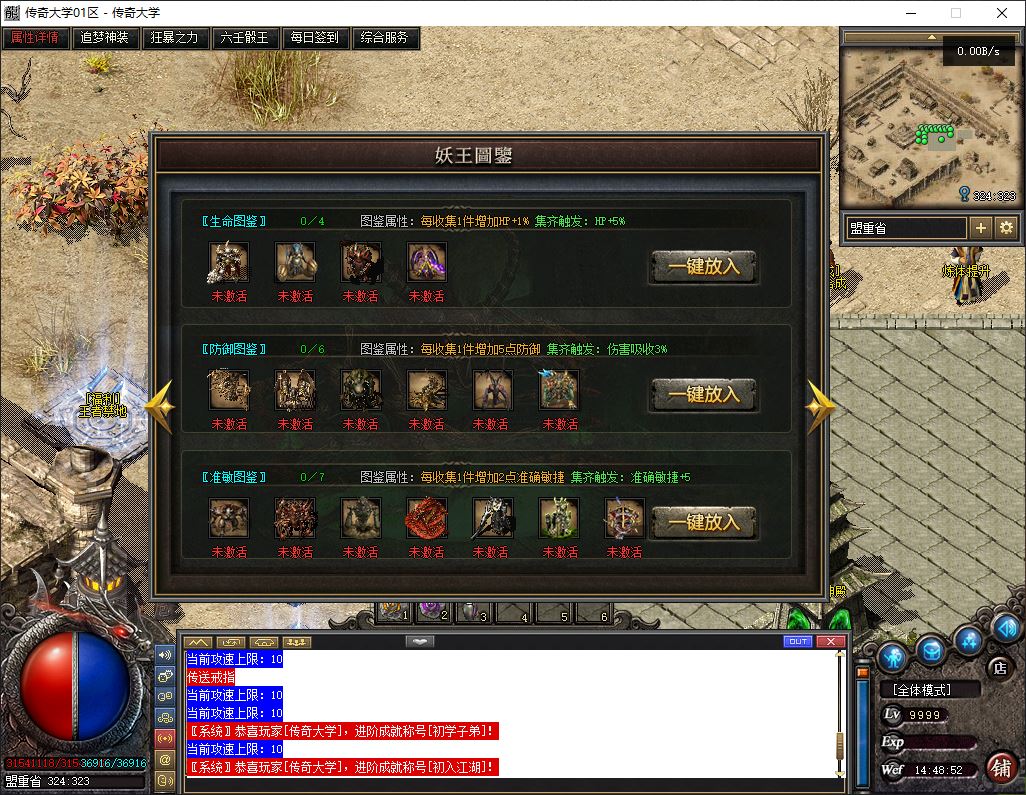Open minimap settings gear
Viewport: 1026px width, 795px height.
point(1006,228)
